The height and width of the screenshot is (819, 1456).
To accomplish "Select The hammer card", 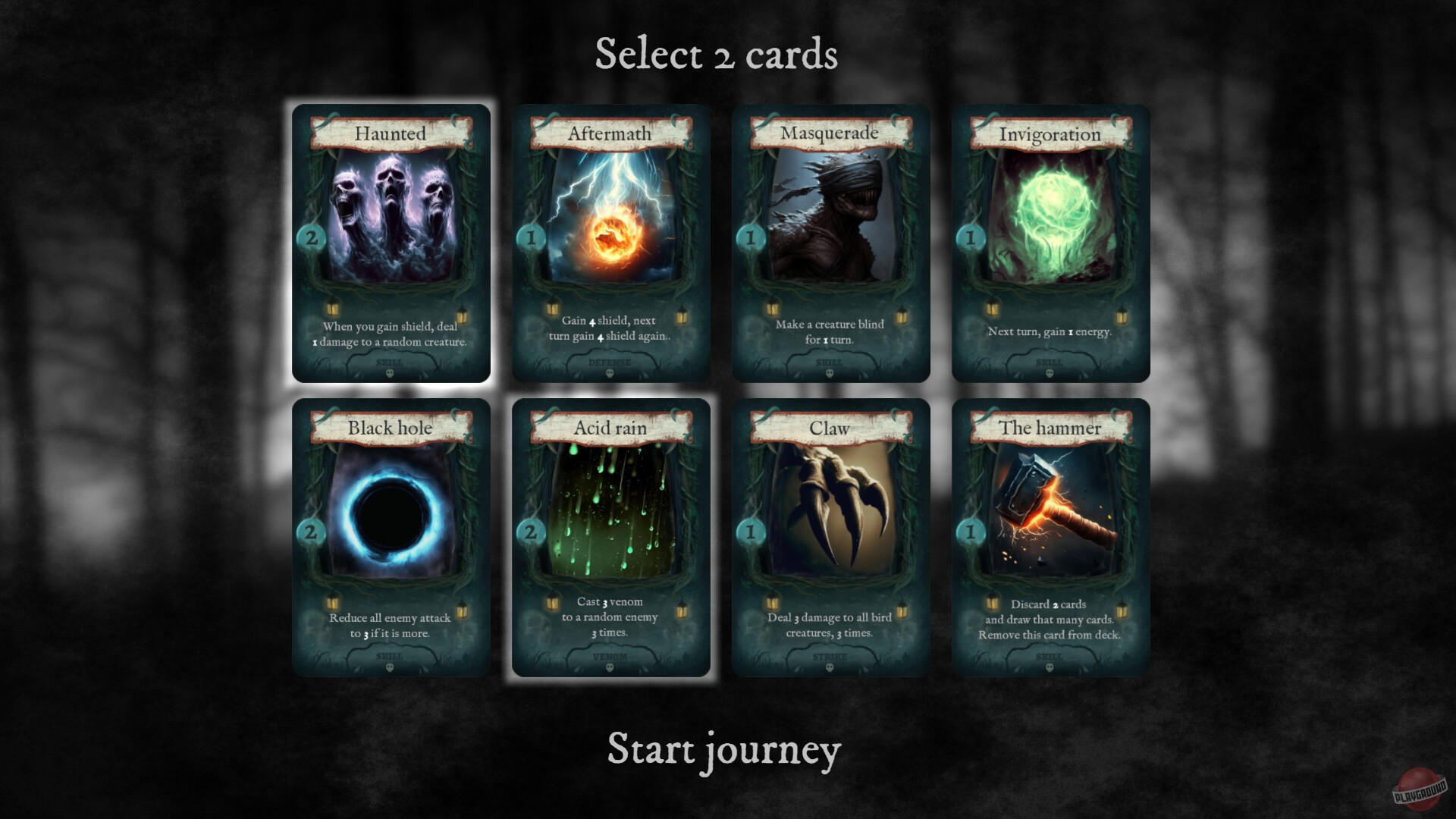I will [1051, 531].
